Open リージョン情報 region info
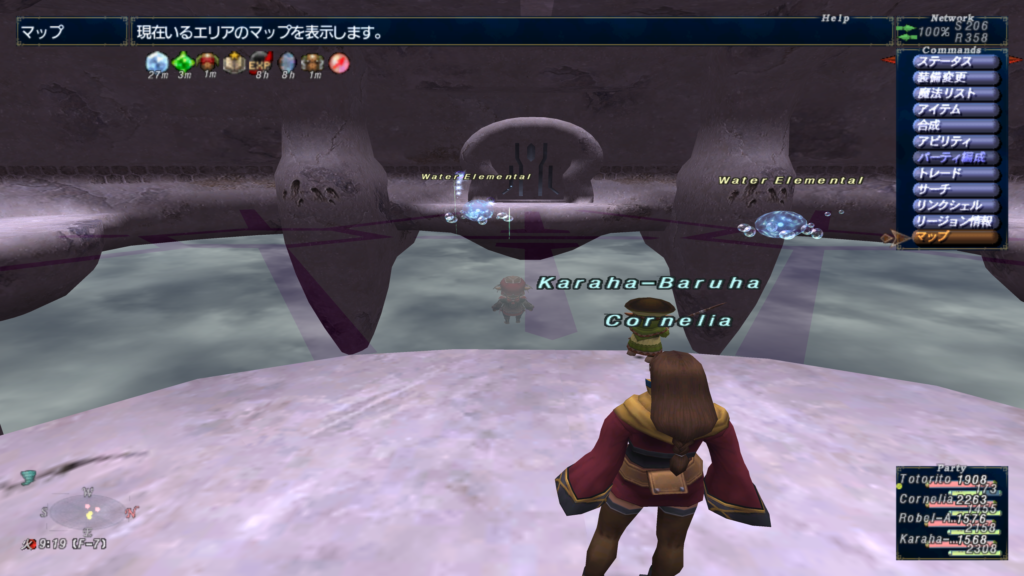 [x=955, y=221]
